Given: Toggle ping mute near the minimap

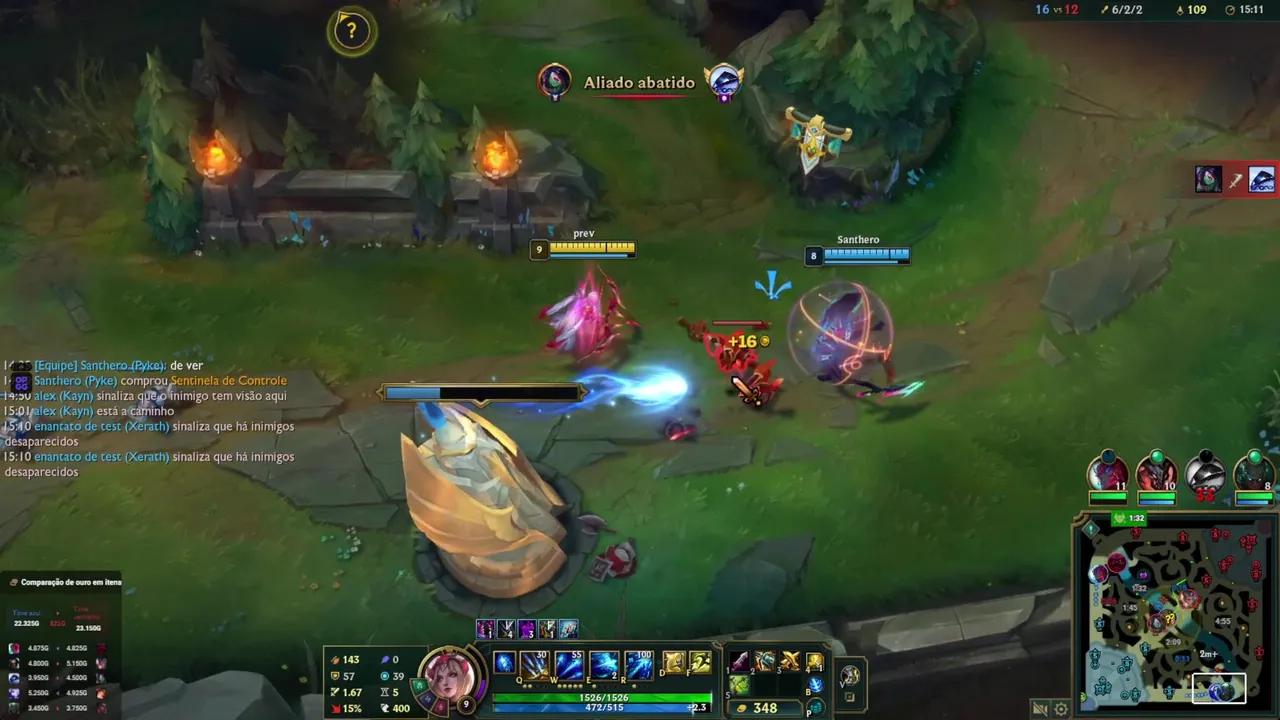Looking at the screenshot, I should [1041, 707].
